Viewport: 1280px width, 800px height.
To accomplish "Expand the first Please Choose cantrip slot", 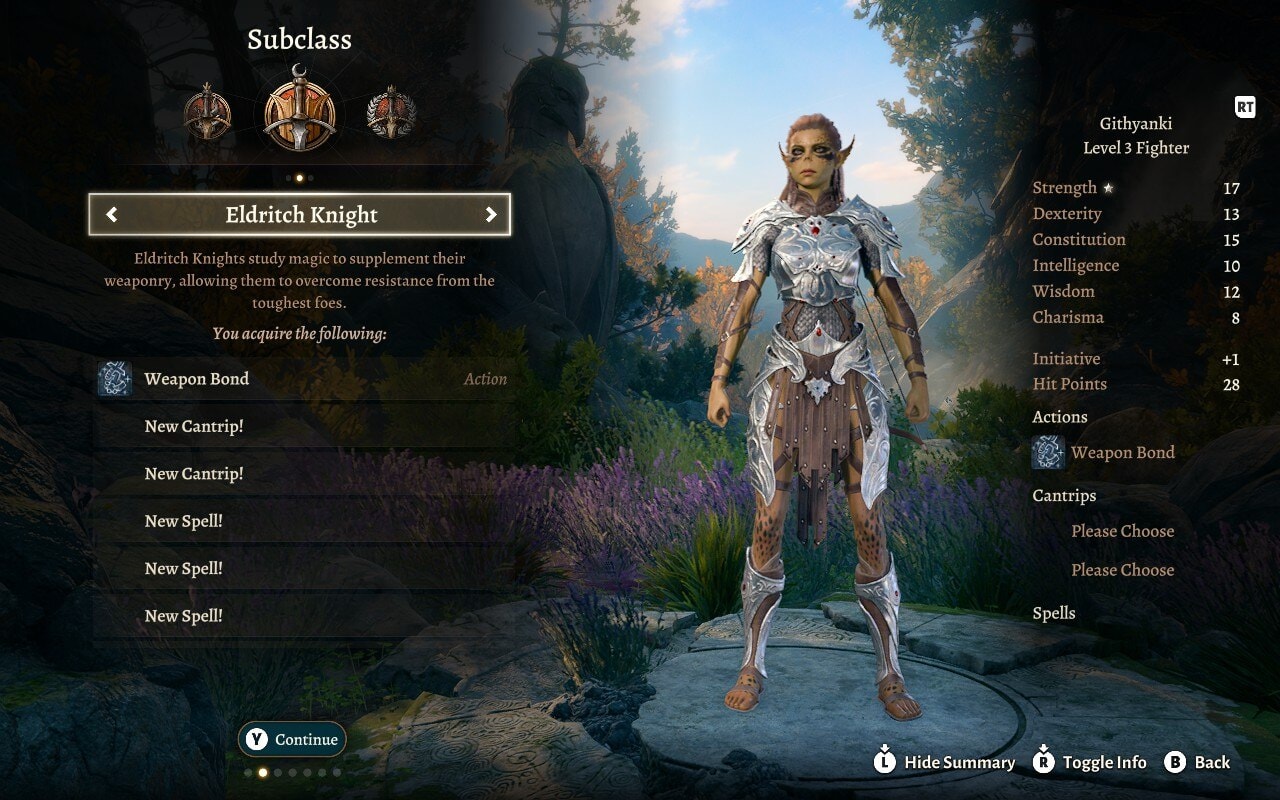I will click(x=1122, y=531).
